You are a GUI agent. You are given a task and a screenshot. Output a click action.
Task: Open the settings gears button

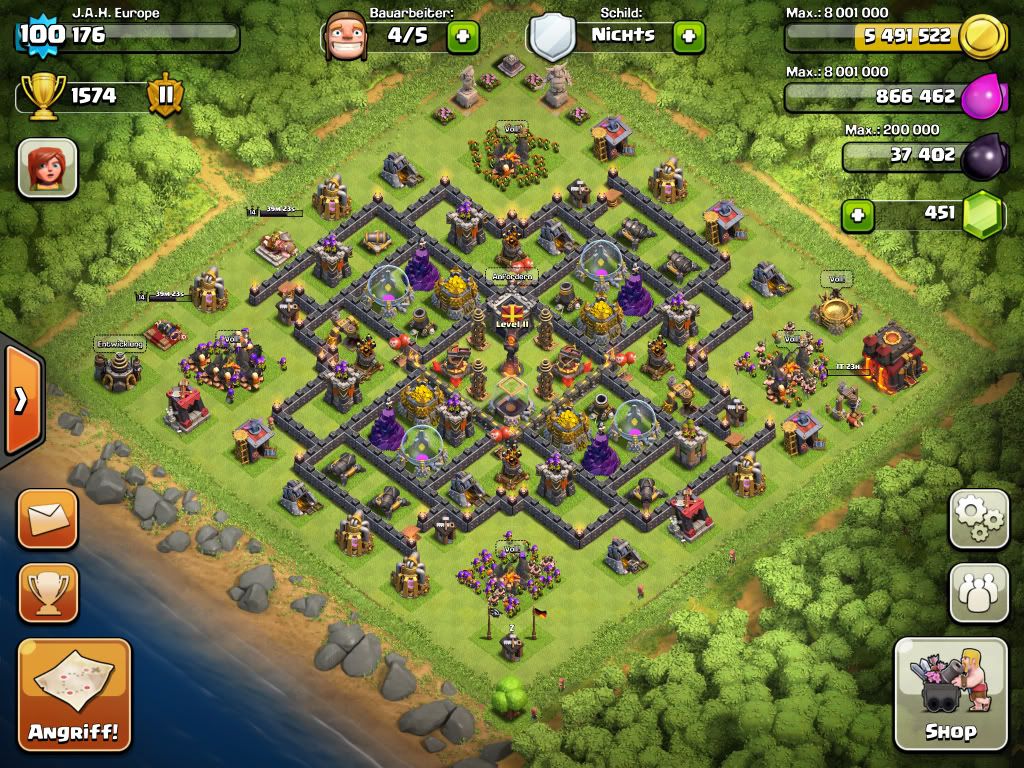tap(978, 518)
